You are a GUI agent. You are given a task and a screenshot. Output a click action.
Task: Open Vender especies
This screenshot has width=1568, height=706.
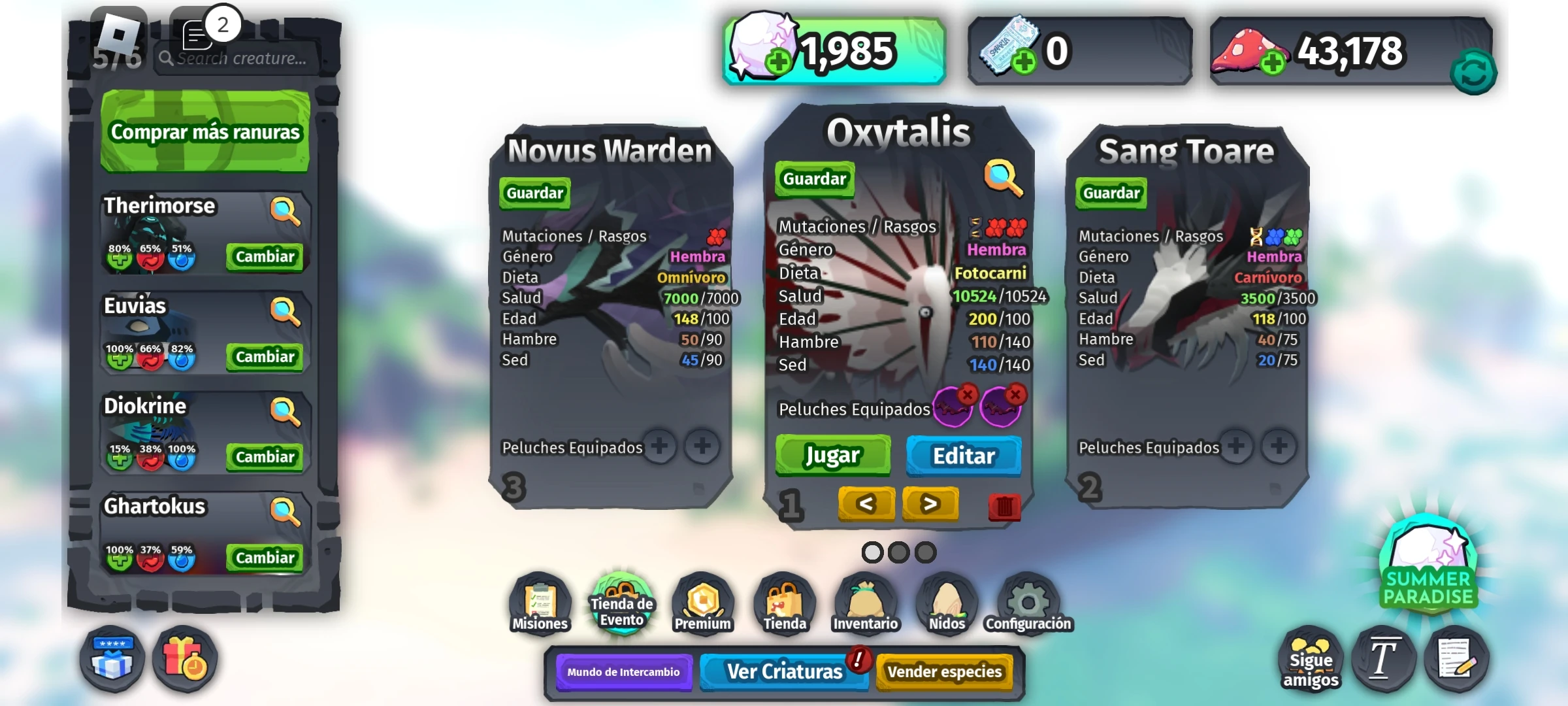click(945, 671)
